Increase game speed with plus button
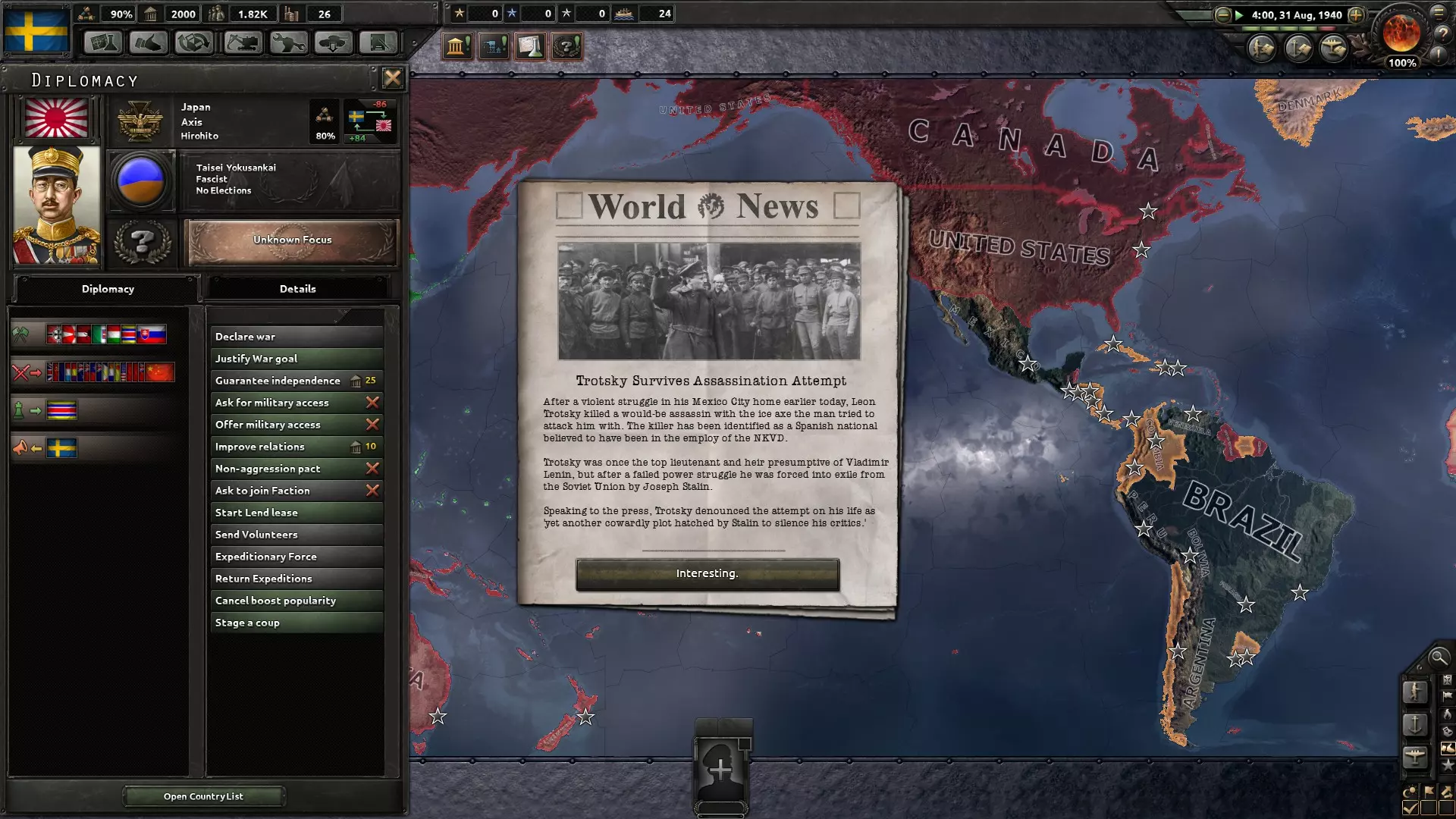The image size is (1456, 819). [1356, 15]
